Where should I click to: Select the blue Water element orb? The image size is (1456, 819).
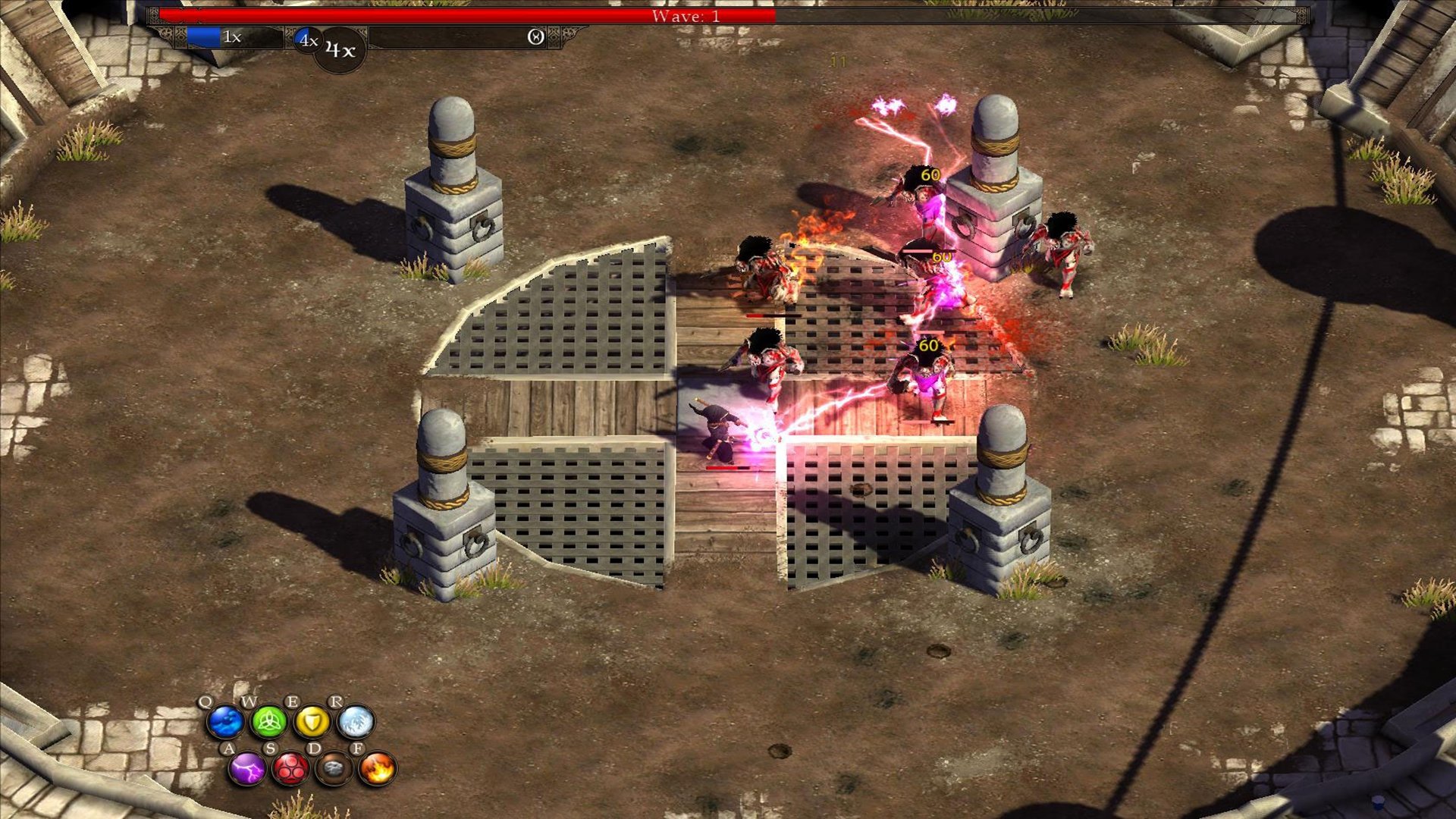[x=225, y=722]
